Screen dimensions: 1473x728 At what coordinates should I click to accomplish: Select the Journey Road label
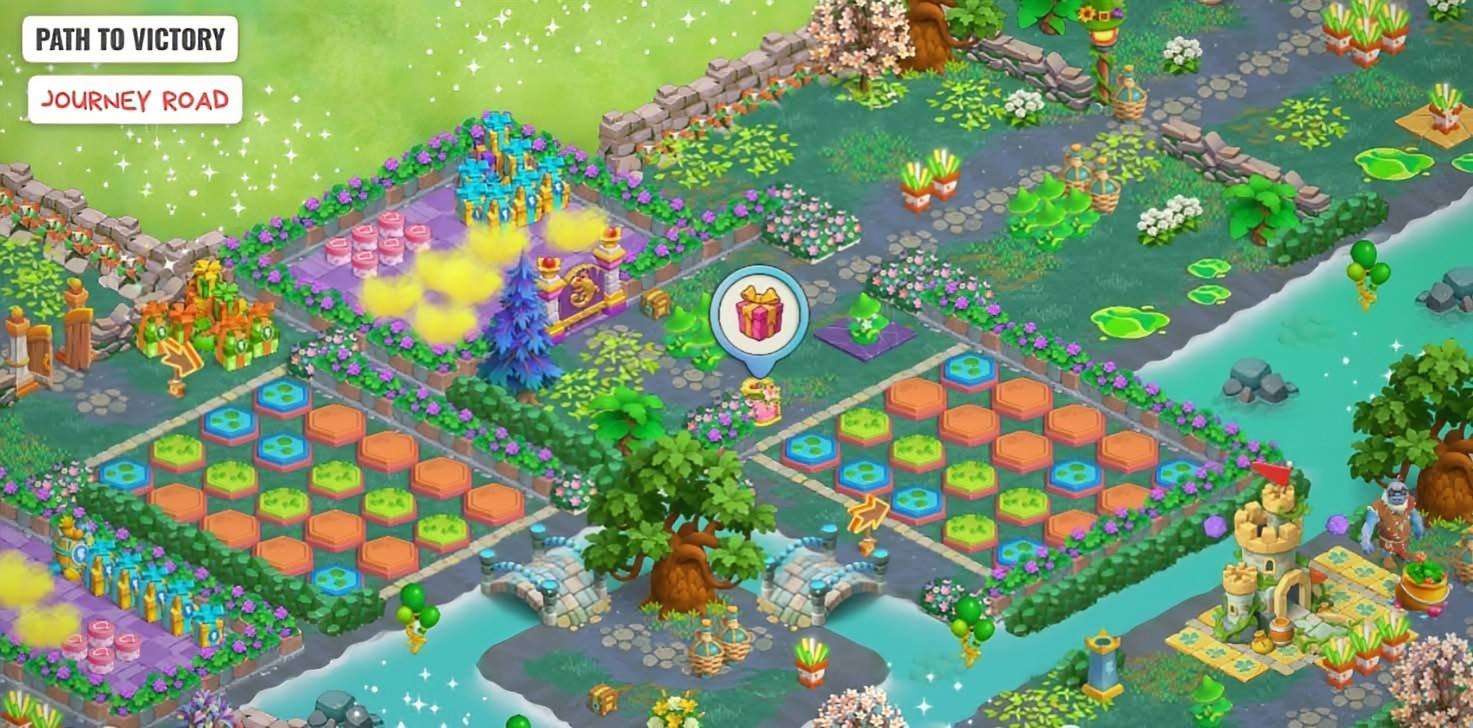(135, 100)
